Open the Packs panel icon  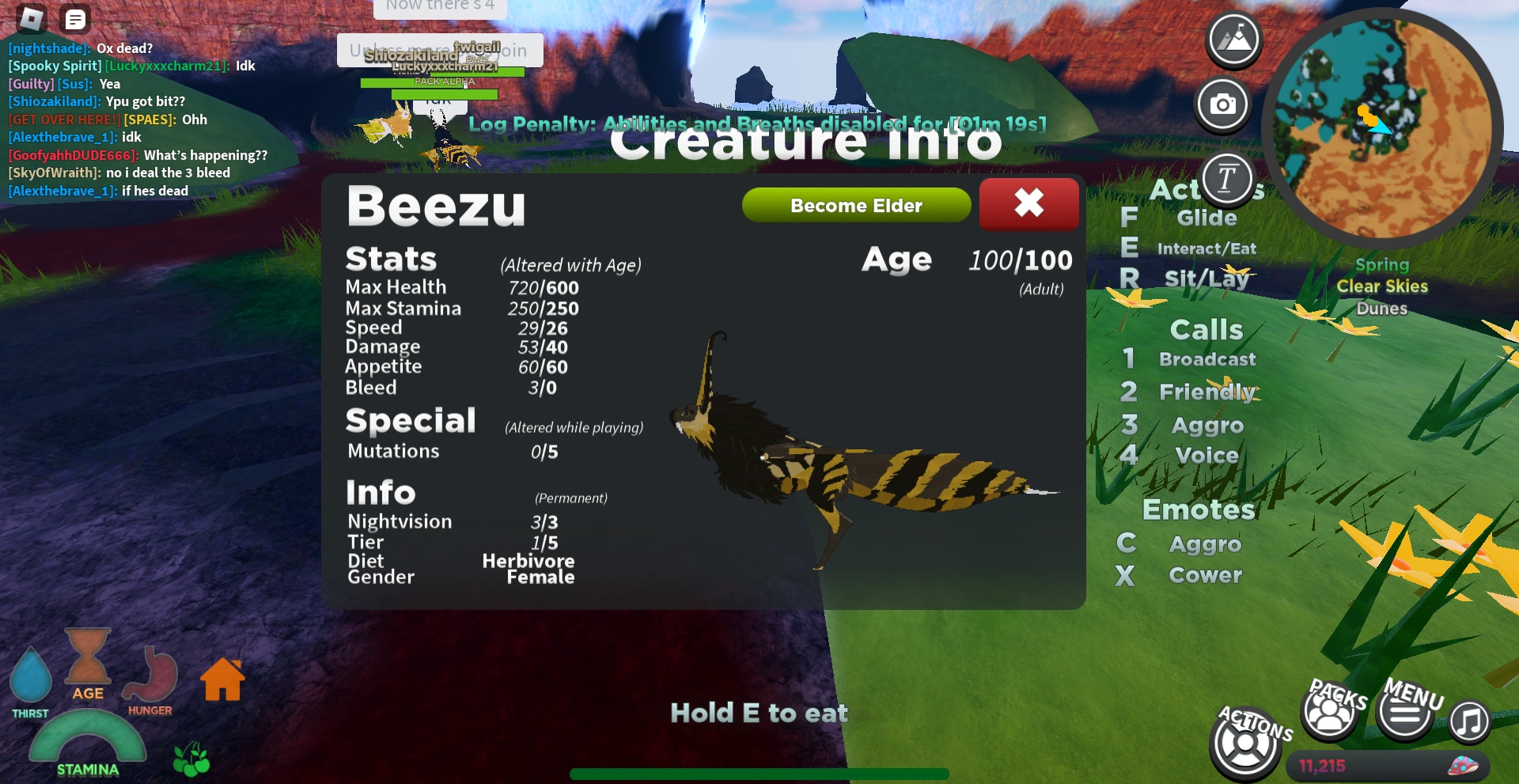tap(1328, 711)
